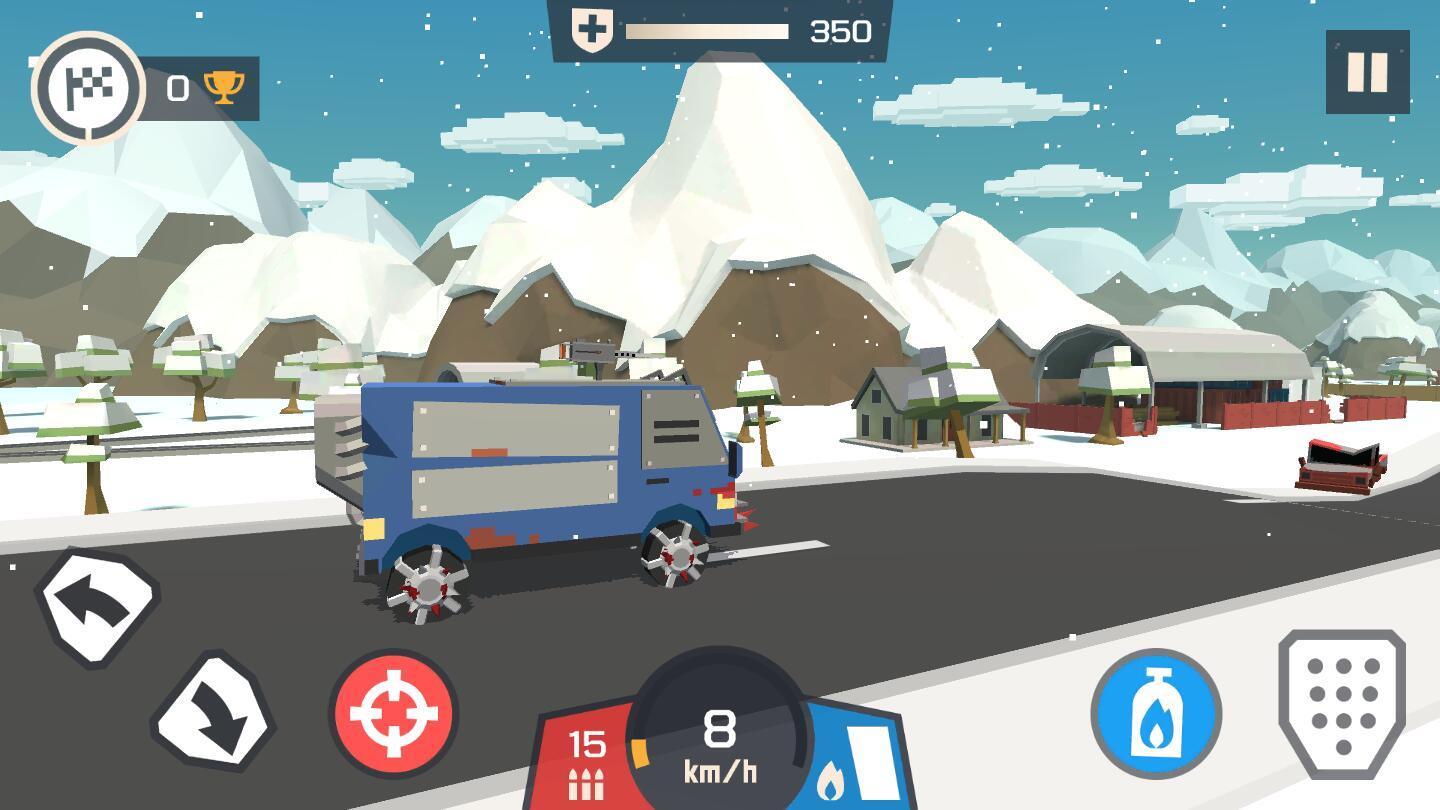Fire the weapon with the red crosshair button
The height and width of the screenshot is (810, 1440).
pos(394,714)
